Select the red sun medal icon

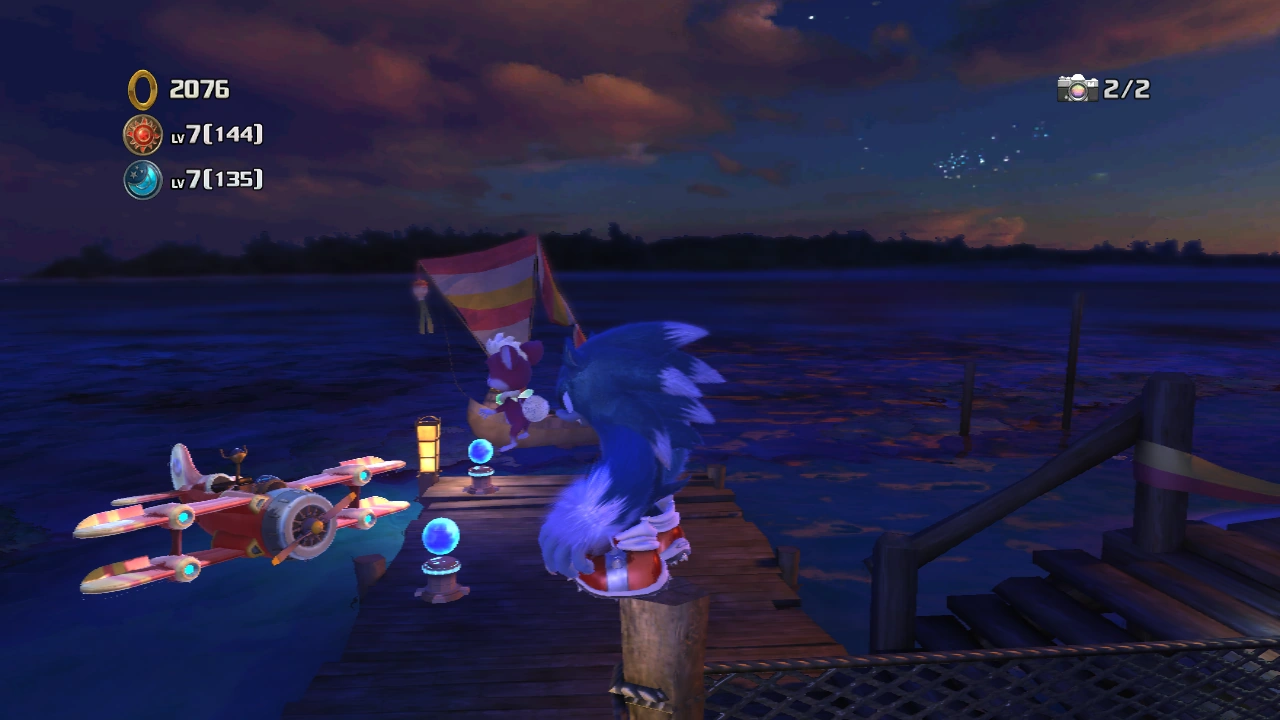(x=143, y=134)
